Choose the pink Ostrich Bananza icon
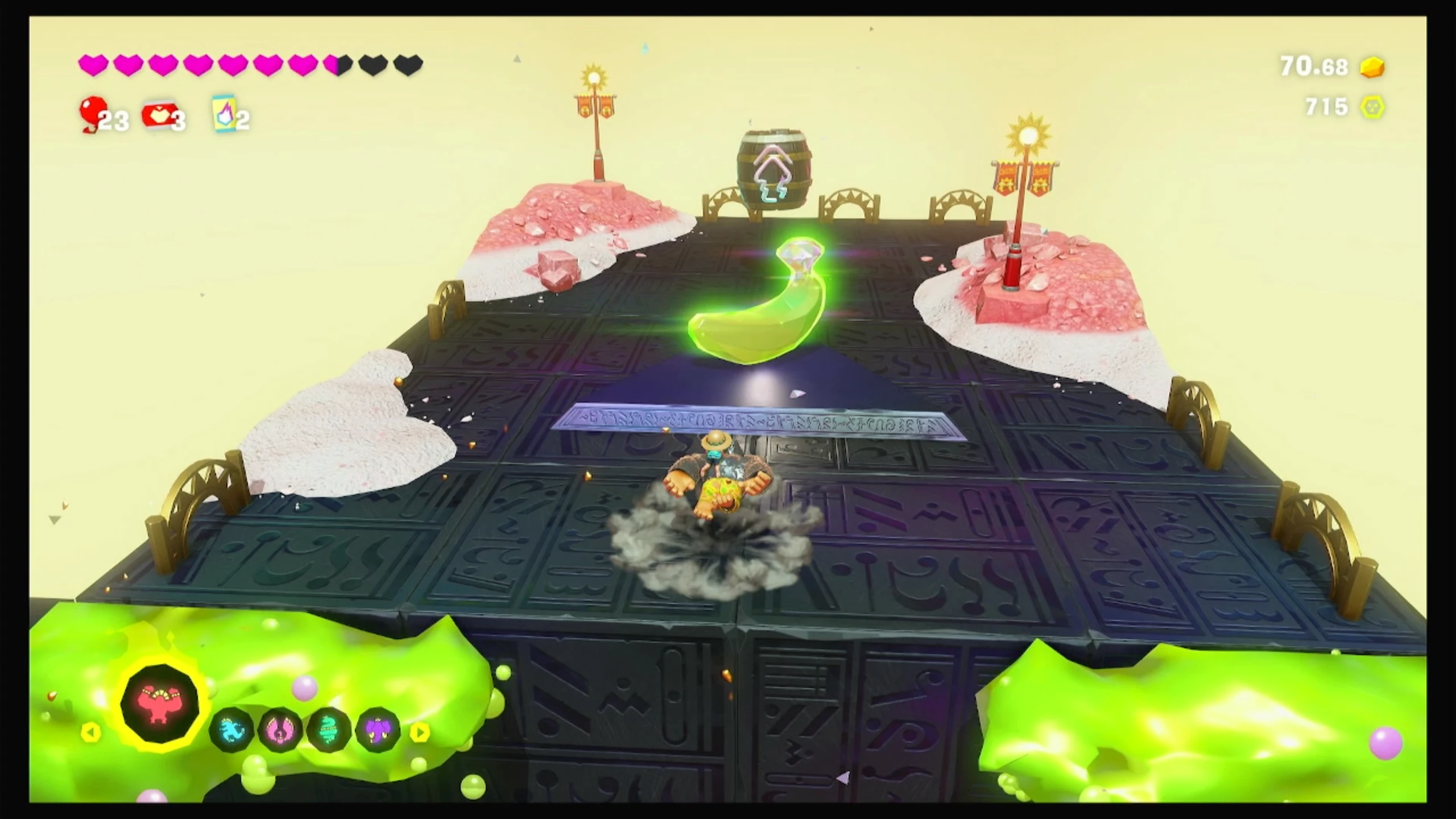Image resolution: width=1456 pixels, height=819 pixels. tap(281, 730)
